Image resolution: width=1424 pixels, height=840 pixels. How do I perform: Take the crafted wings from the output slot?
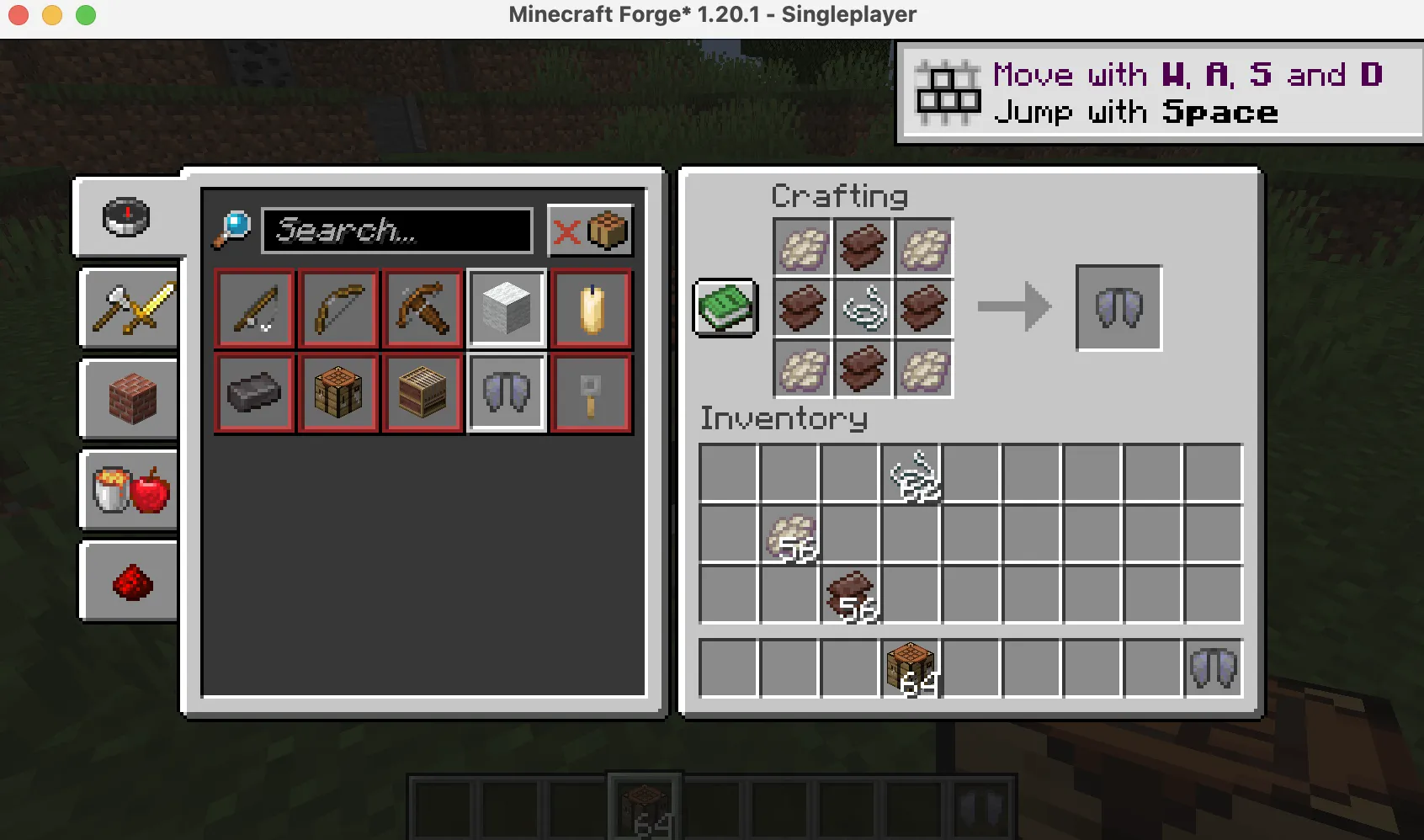1118,306
